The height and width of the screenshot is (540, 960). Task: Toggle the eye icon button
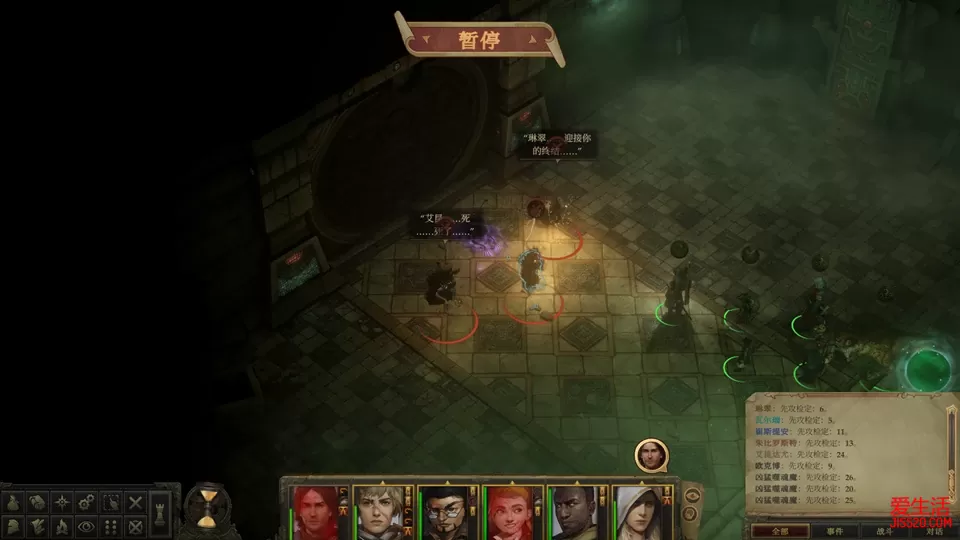[x=87, y=525]
